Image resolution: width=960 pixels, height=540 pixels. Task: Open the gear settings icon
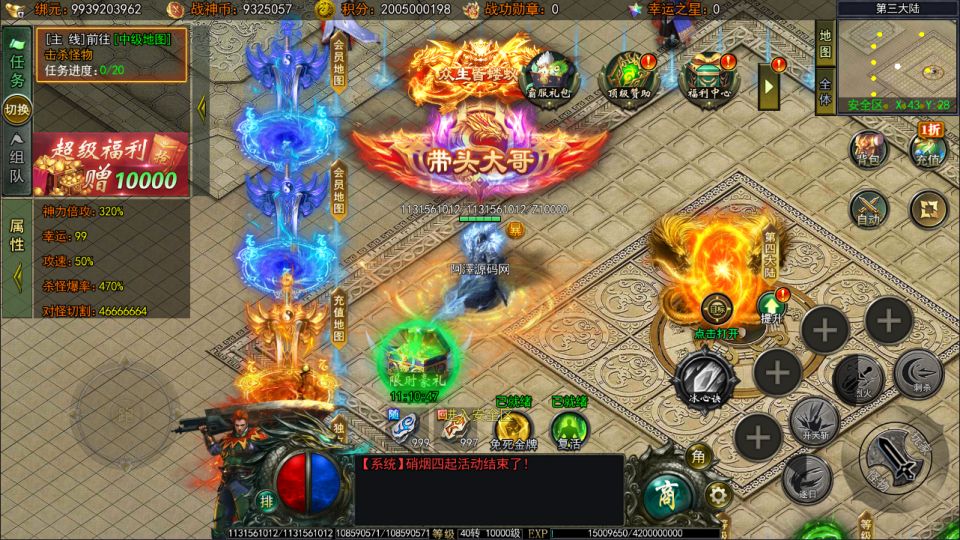click(x=715, y=494)
